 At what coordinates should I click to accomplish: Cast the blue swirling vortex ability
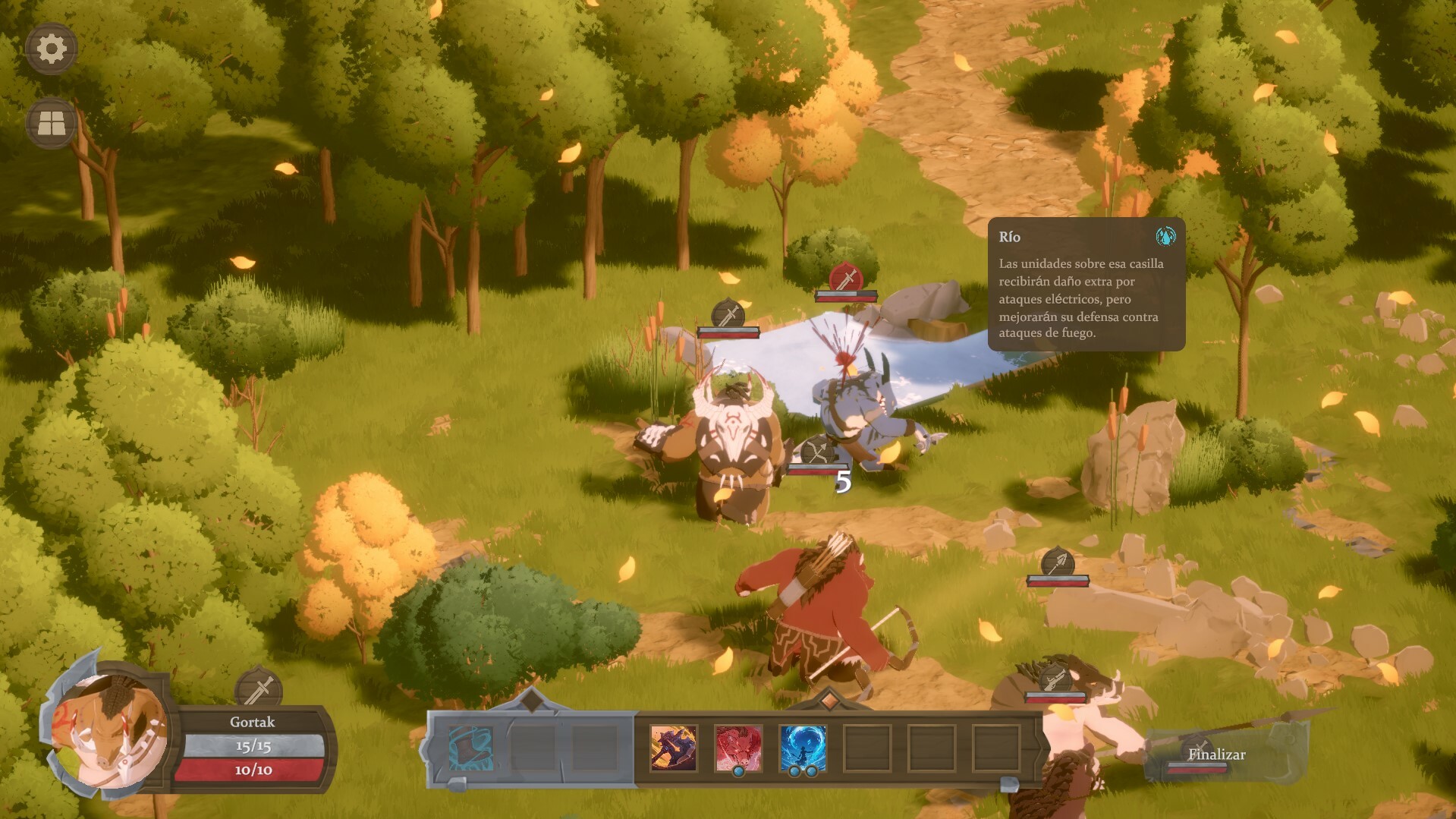tap(803, 748)
